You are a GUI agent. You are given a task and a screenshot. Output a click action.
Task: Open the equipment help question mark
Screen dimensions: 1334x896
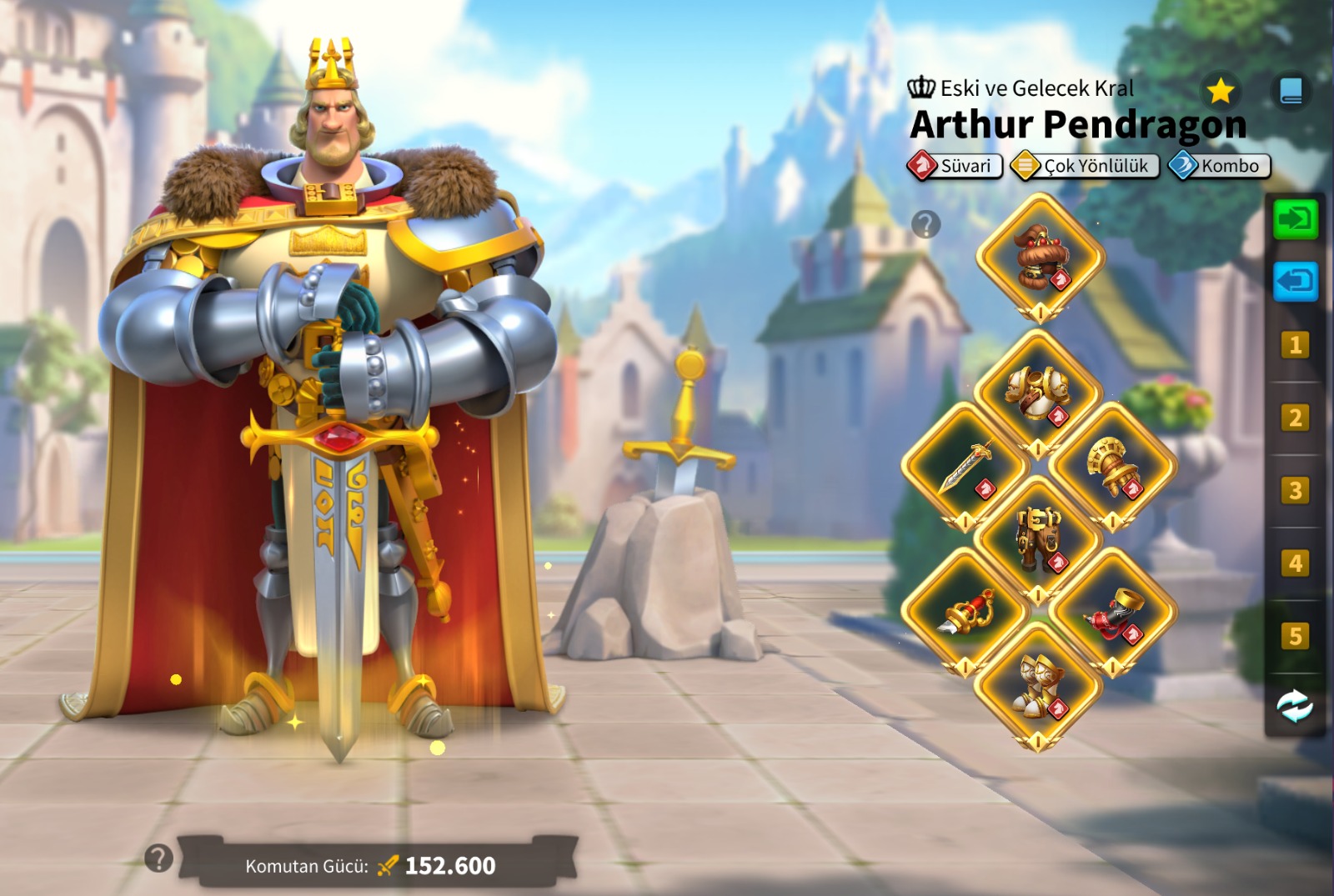click(925, 224)
